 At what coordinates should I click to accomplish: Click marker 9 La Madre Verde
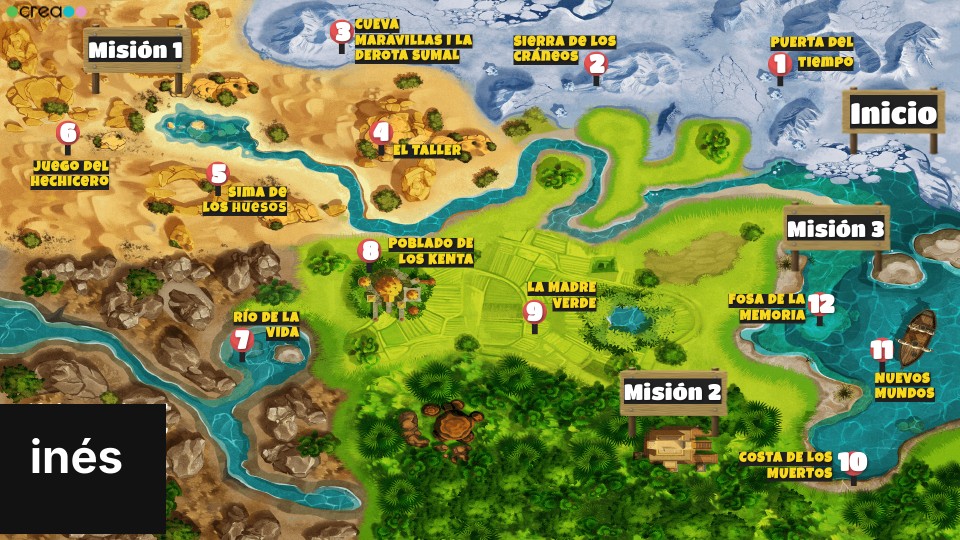pyautogui.click(x=534, y=312)
